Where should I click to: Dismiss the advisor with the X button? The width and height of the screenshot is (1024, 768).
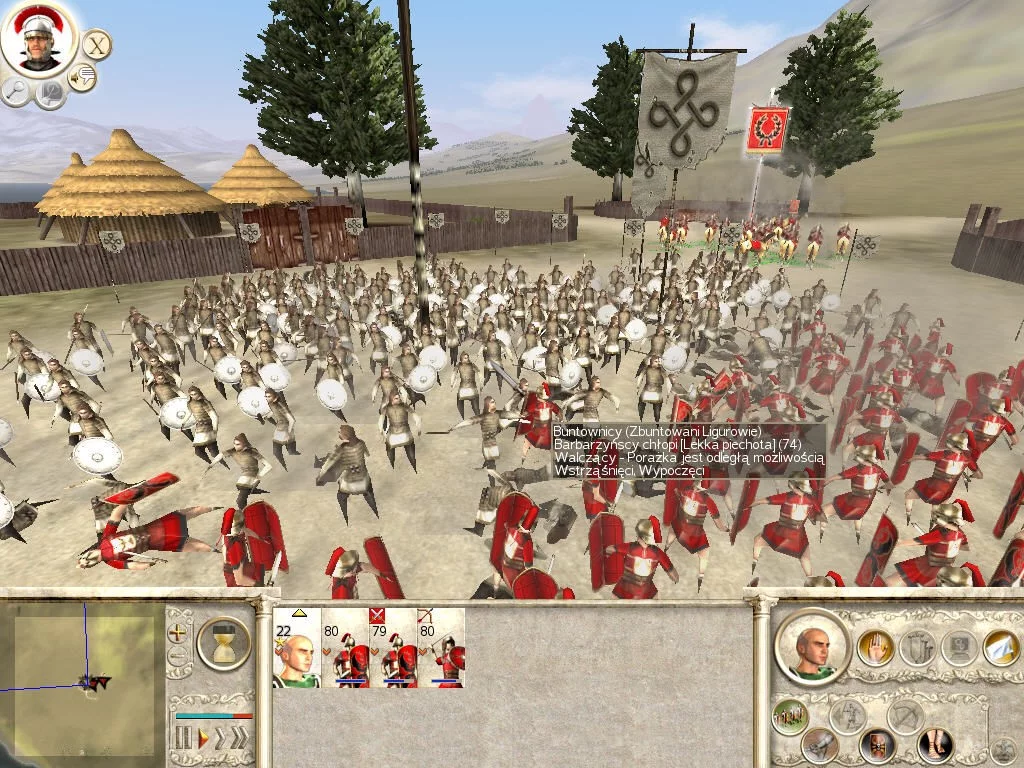pyautogui.click(x=96, y=44)
